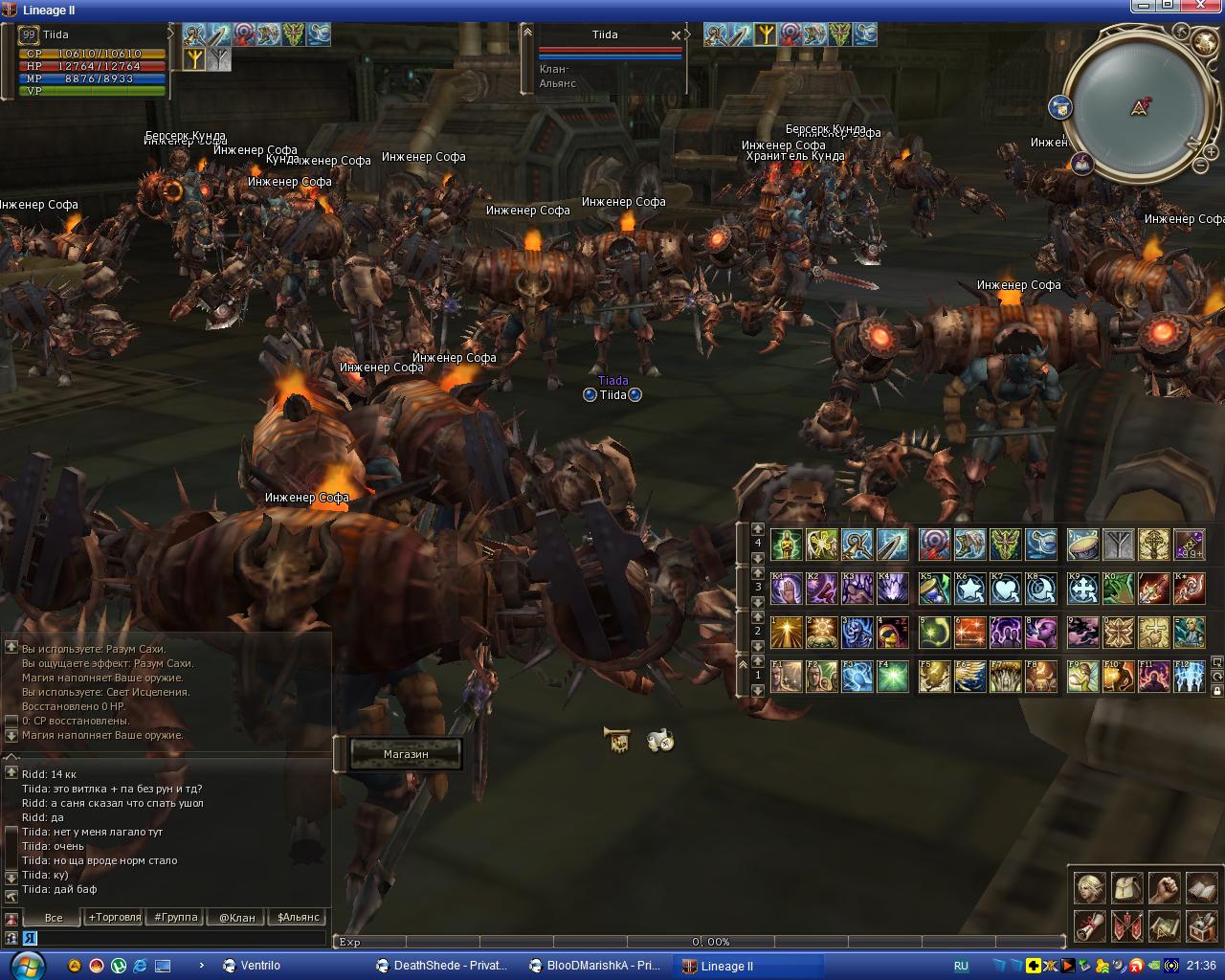This screenshot has width=1225, height=980.
Task: Open the actions fist icon
Action: 1164,888
